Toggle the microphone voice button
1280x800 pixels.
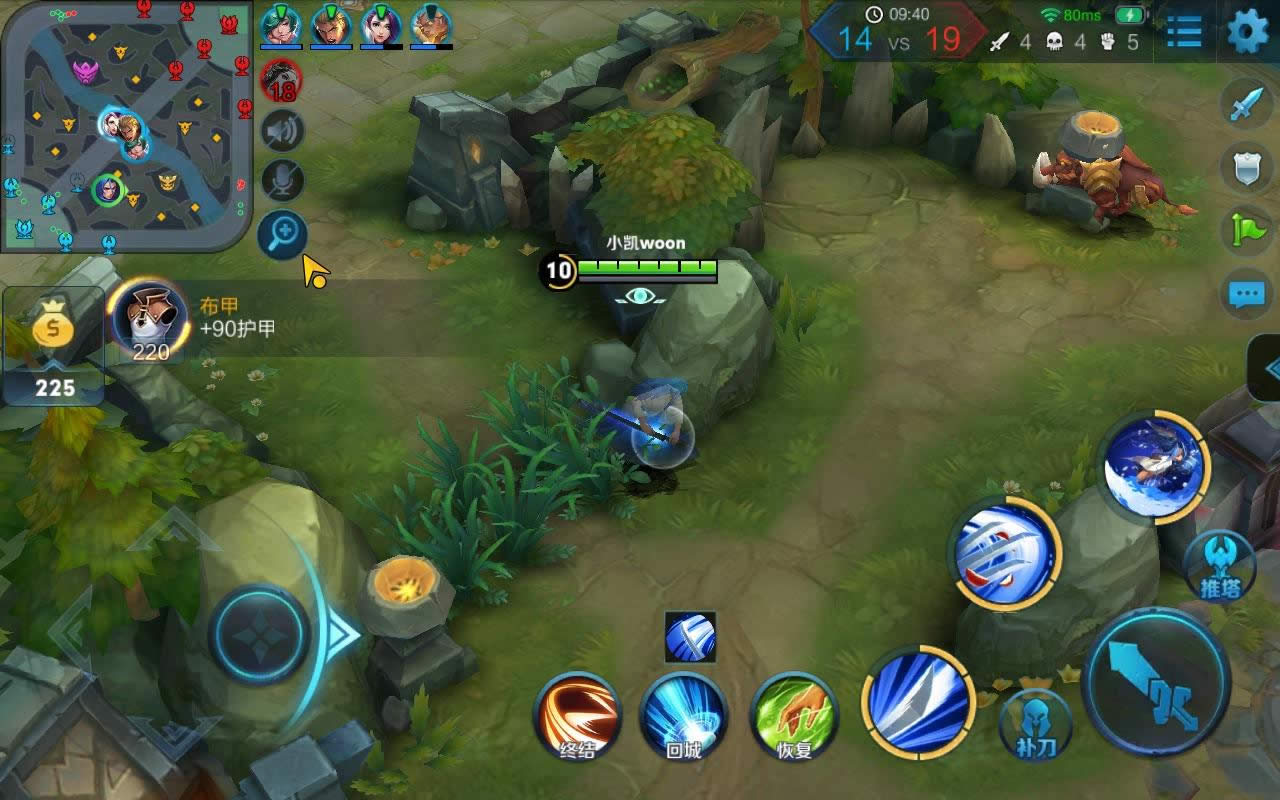point(282,181)
